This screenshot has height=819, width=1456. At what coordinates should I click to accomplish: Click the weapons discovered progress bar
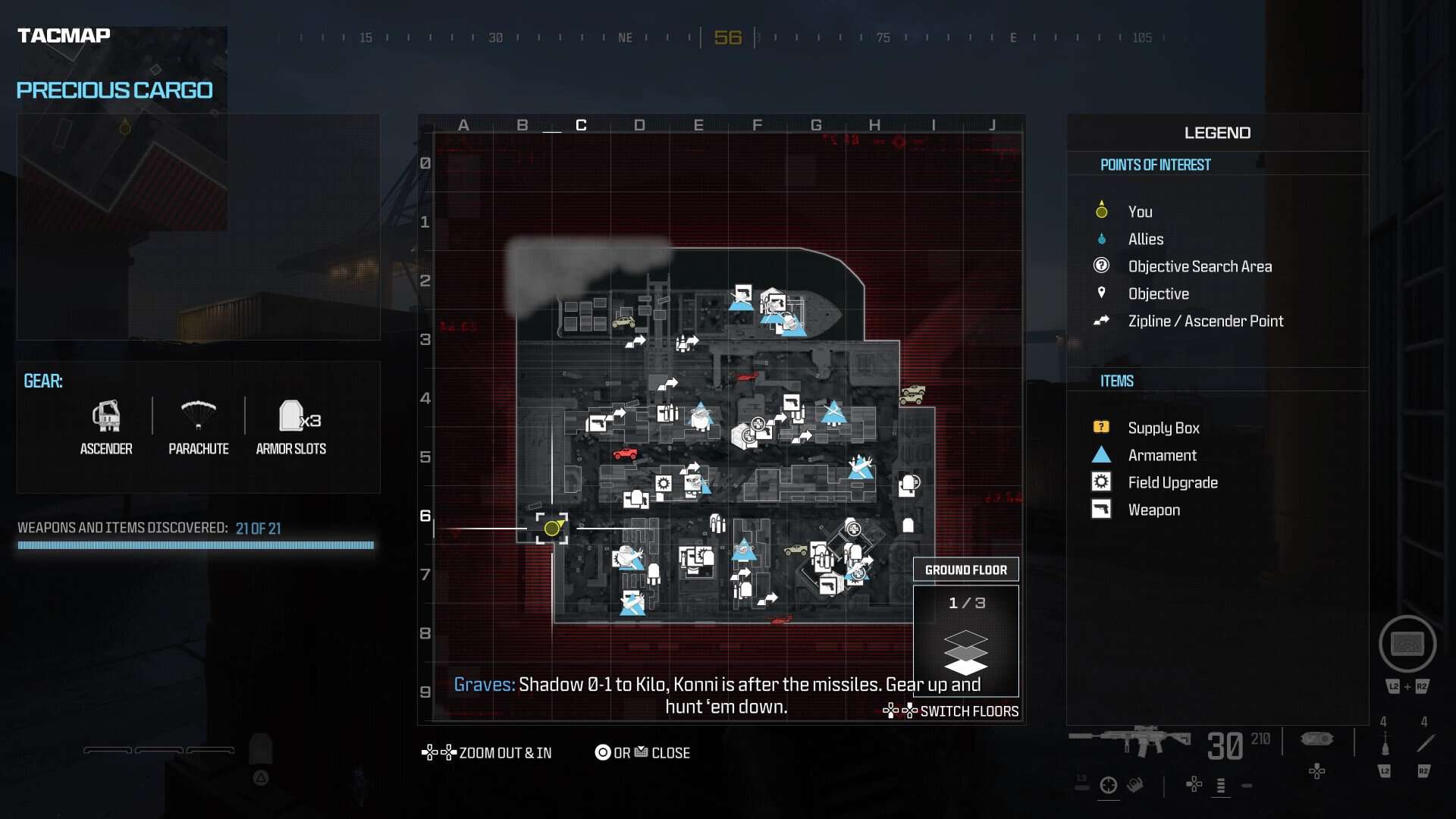pyautogui.click(x=195, y=544)
